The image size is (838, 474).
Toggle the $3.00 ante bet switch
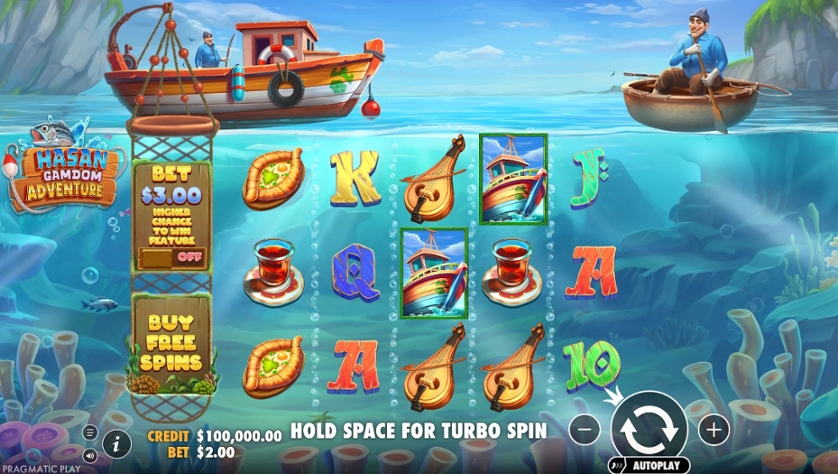pyautogui.click(x=173, y=256)
